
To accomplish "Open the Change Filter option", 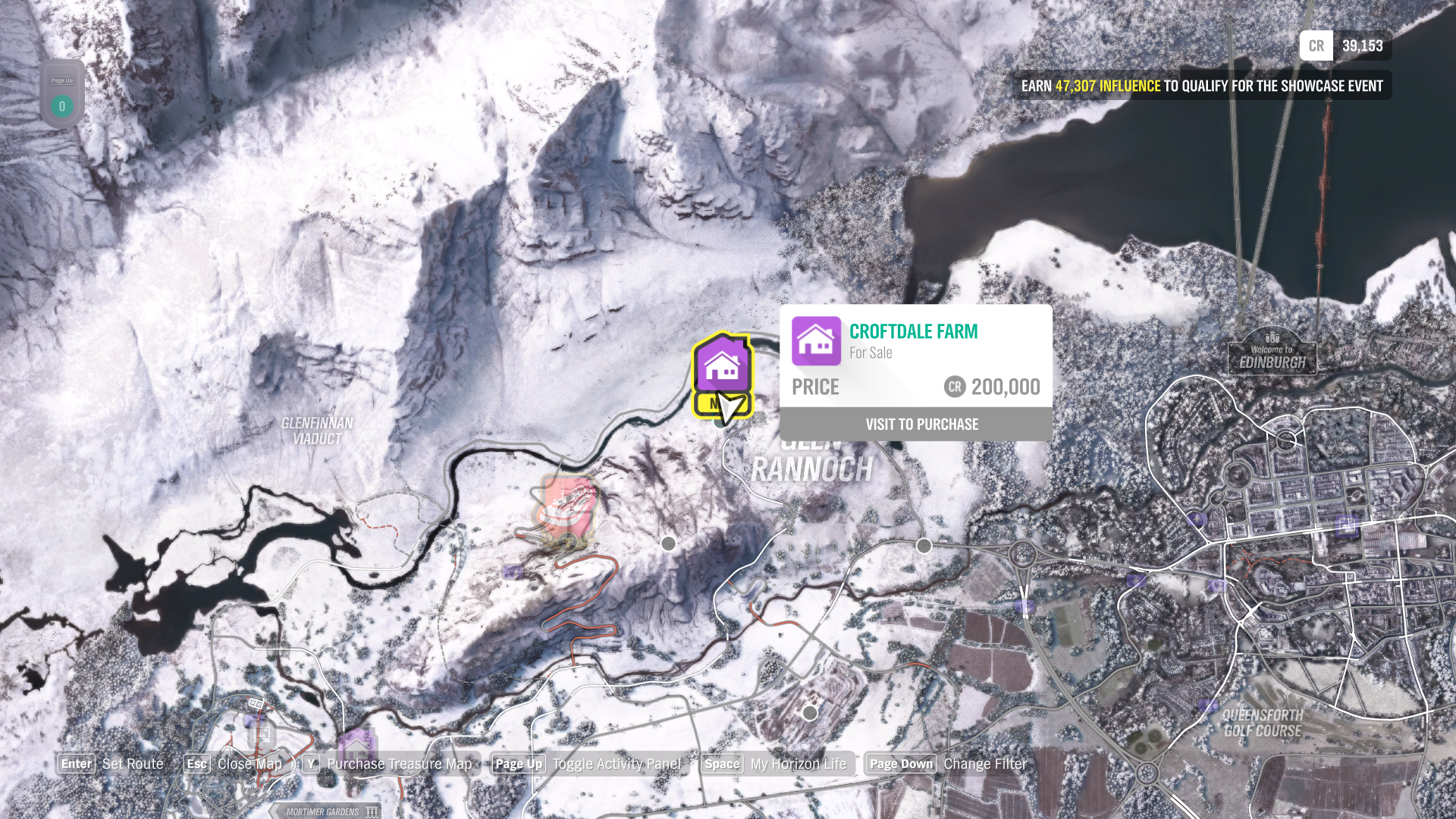I will [x=984, y=764].
